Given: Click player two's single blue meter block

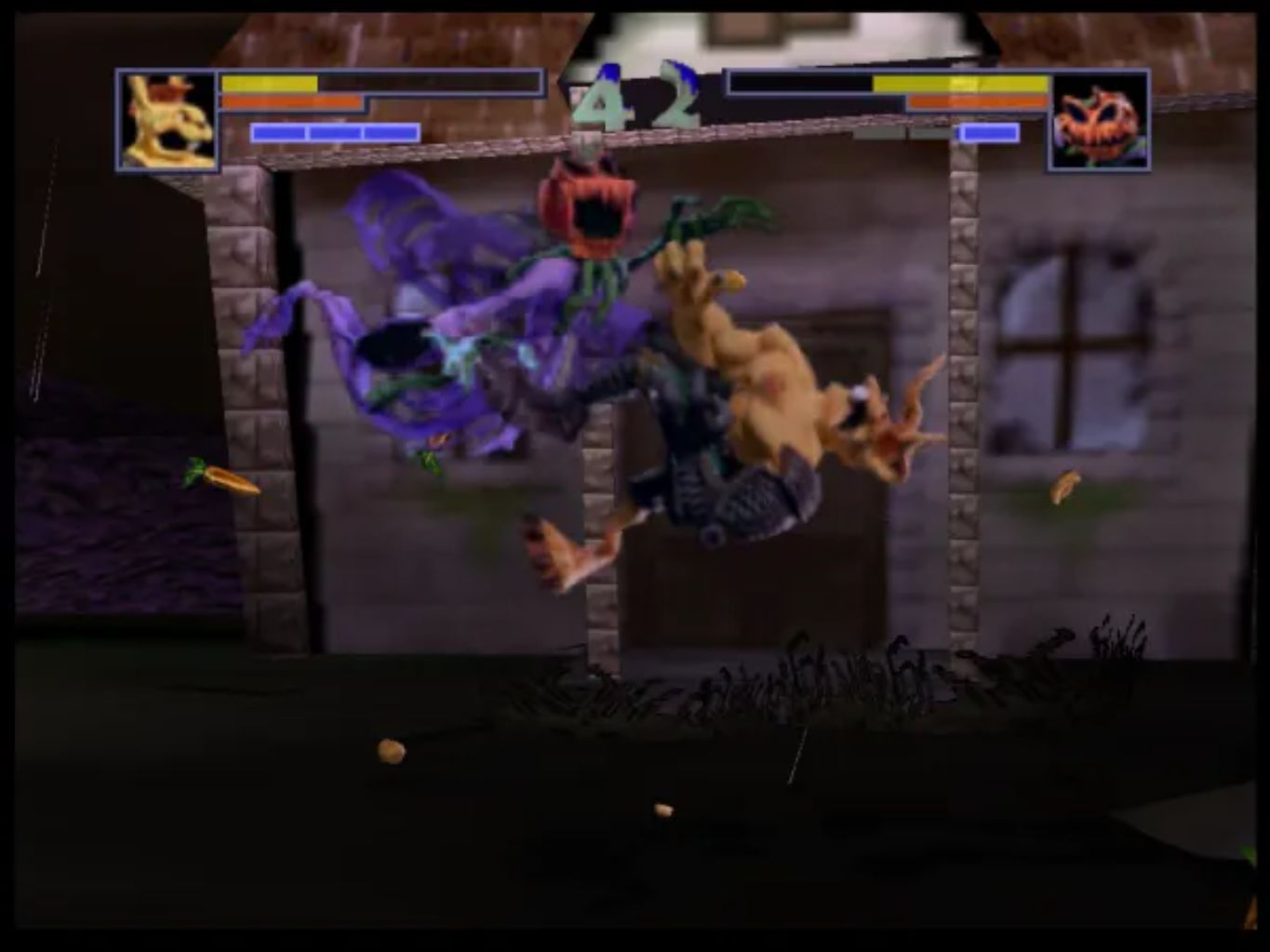Looking at the screenshot, I should 988,132.
